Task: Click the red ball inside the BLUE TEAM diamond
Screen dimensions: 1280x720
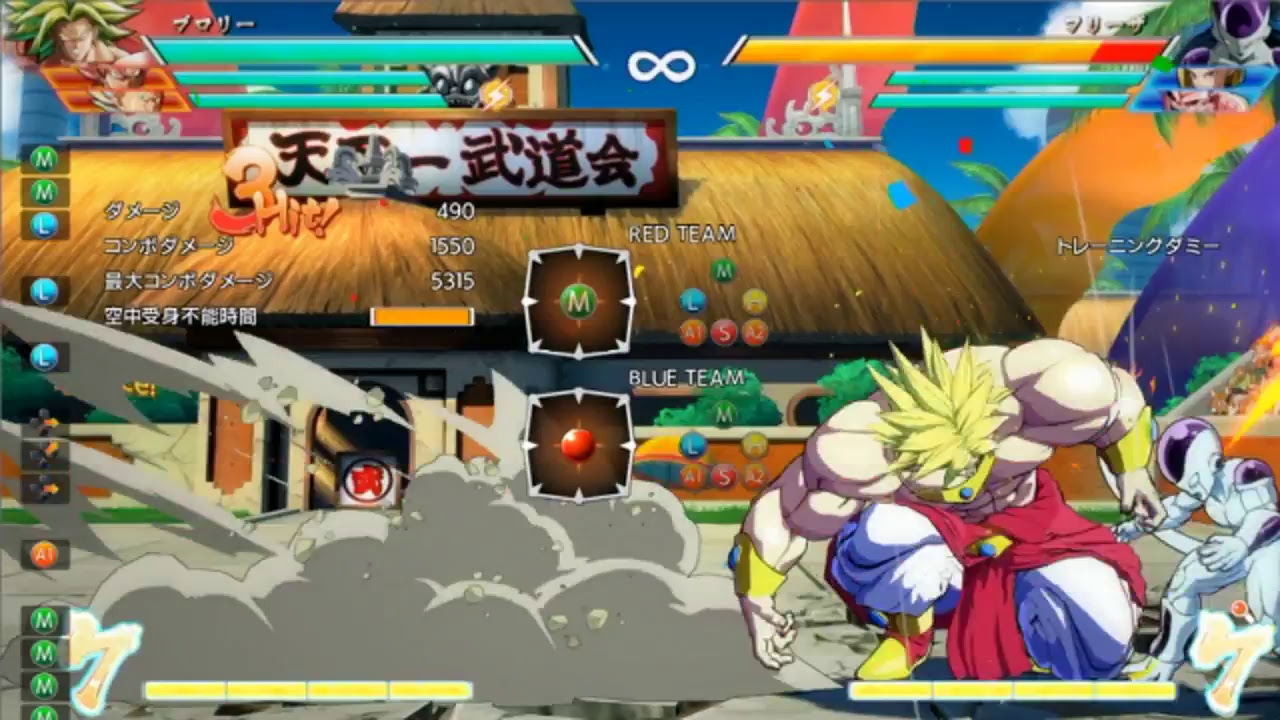Action: (578, 449)
